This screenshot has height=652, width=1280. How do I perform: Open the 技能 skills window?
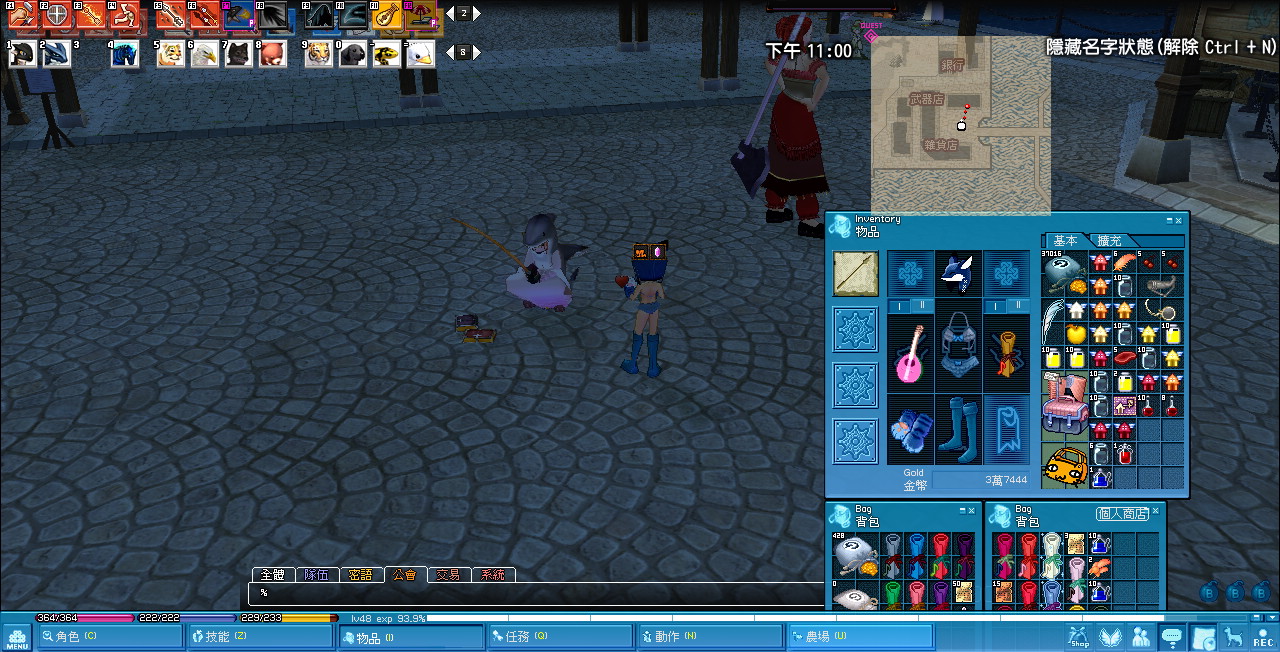coord(260,637)
